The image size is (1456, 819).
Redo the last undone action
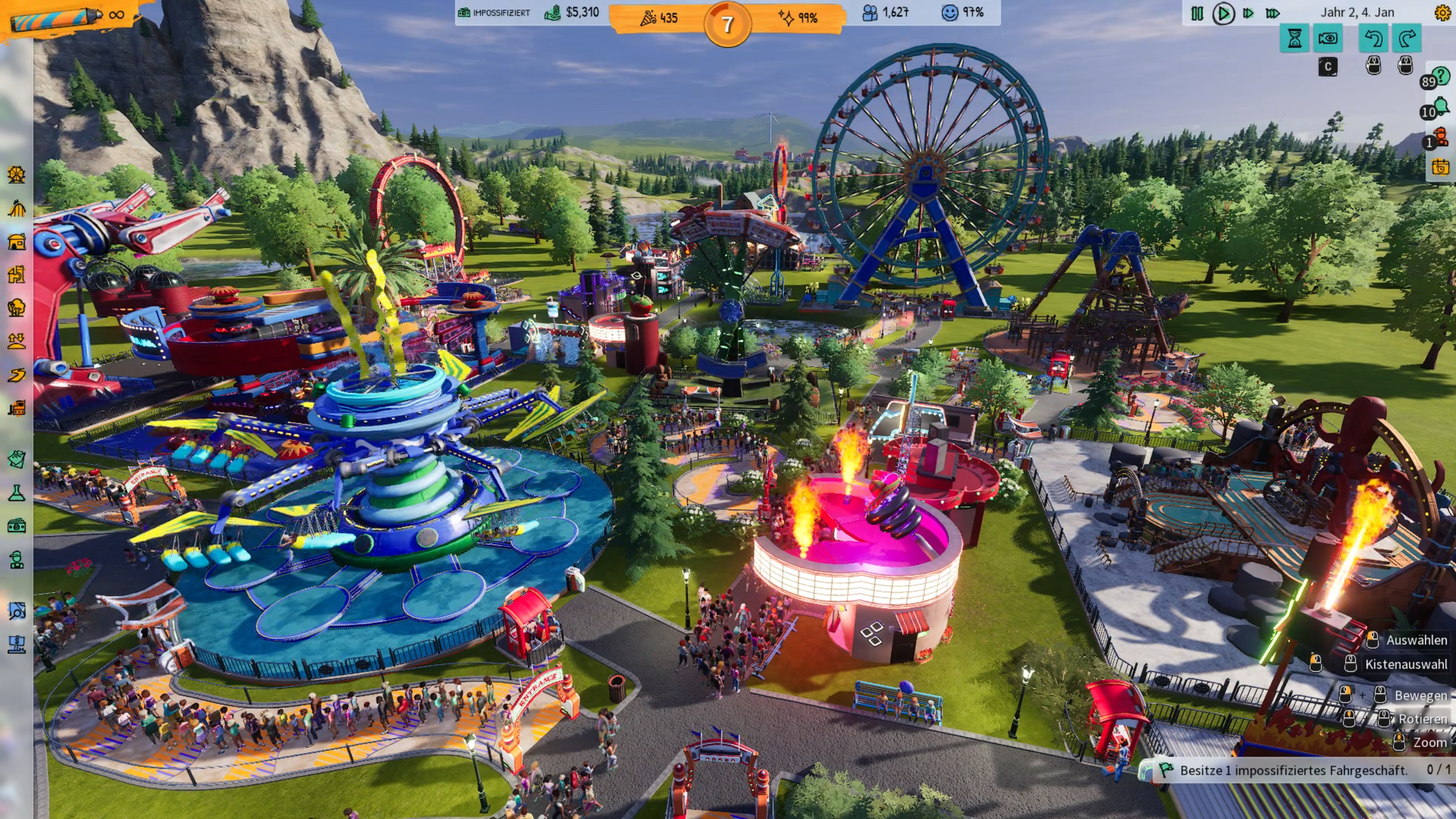[1407, 39]
